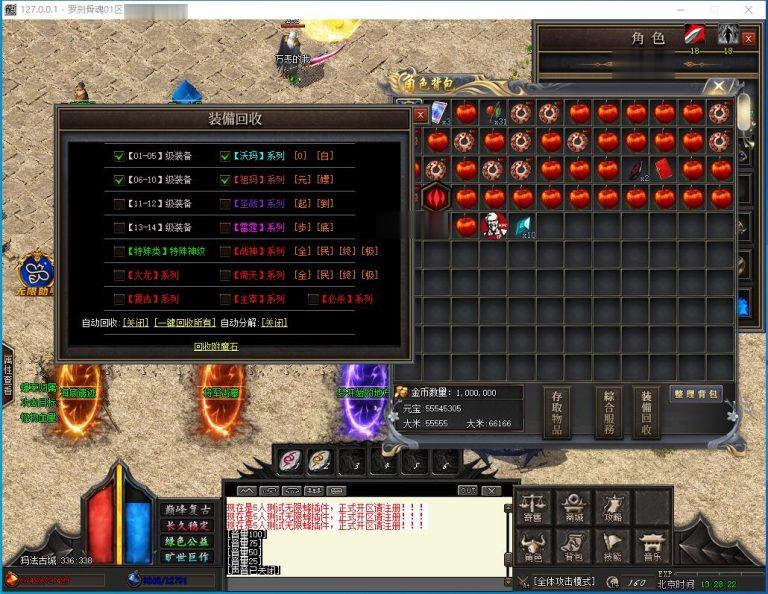Image resolution: width=768 pixels, height=594 pixels.
Task: Close the game window from the title bar
Action: click(x=745, y=9)
